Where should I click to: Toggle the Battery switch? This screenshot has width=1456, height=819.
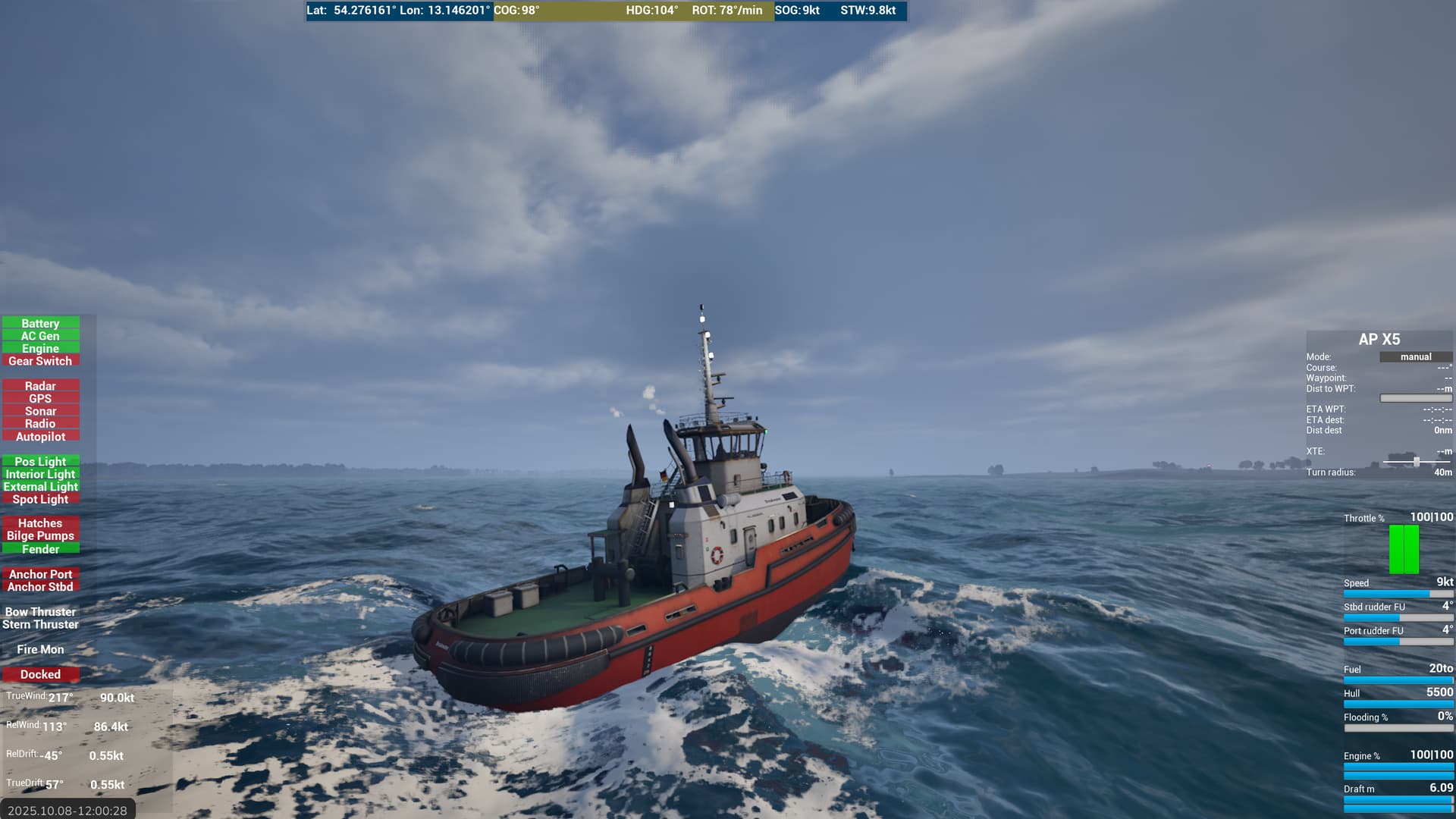coord(40,323)
